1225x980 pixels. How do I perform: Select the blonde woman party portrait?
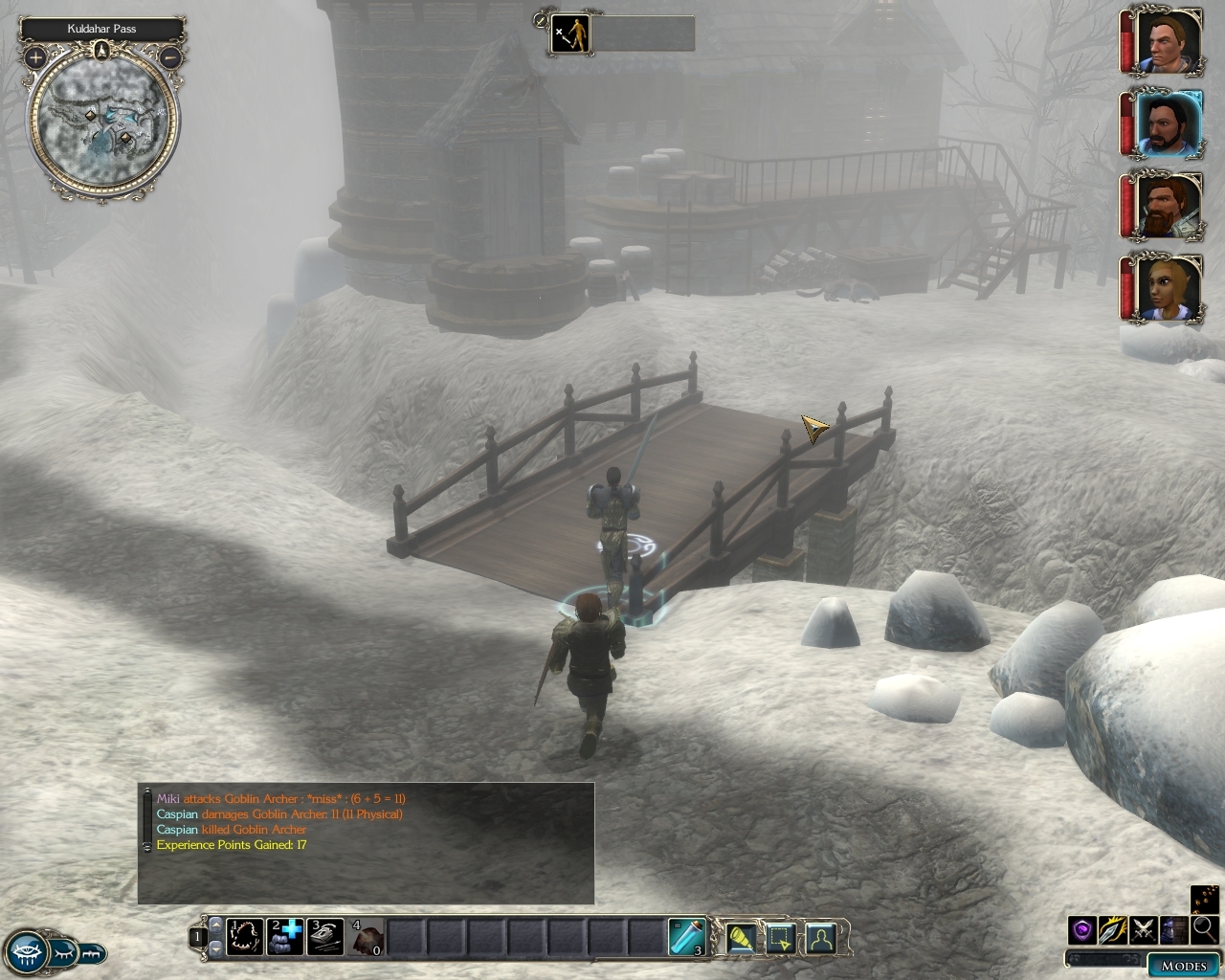[1168, 288]
